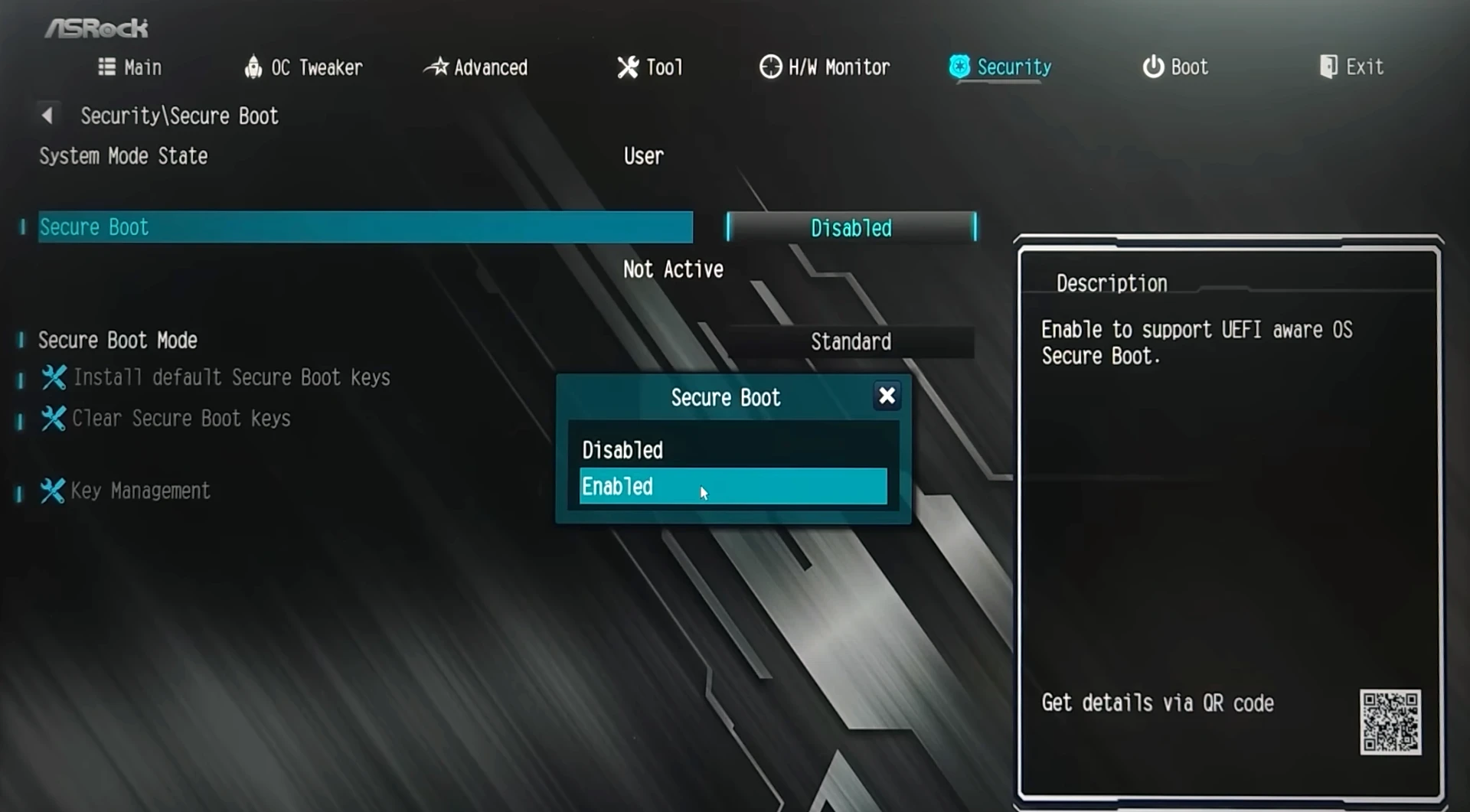The image size is (1470, 812).
Task: Highlight the Secure Boot setting row
Action: coord(365,227)
